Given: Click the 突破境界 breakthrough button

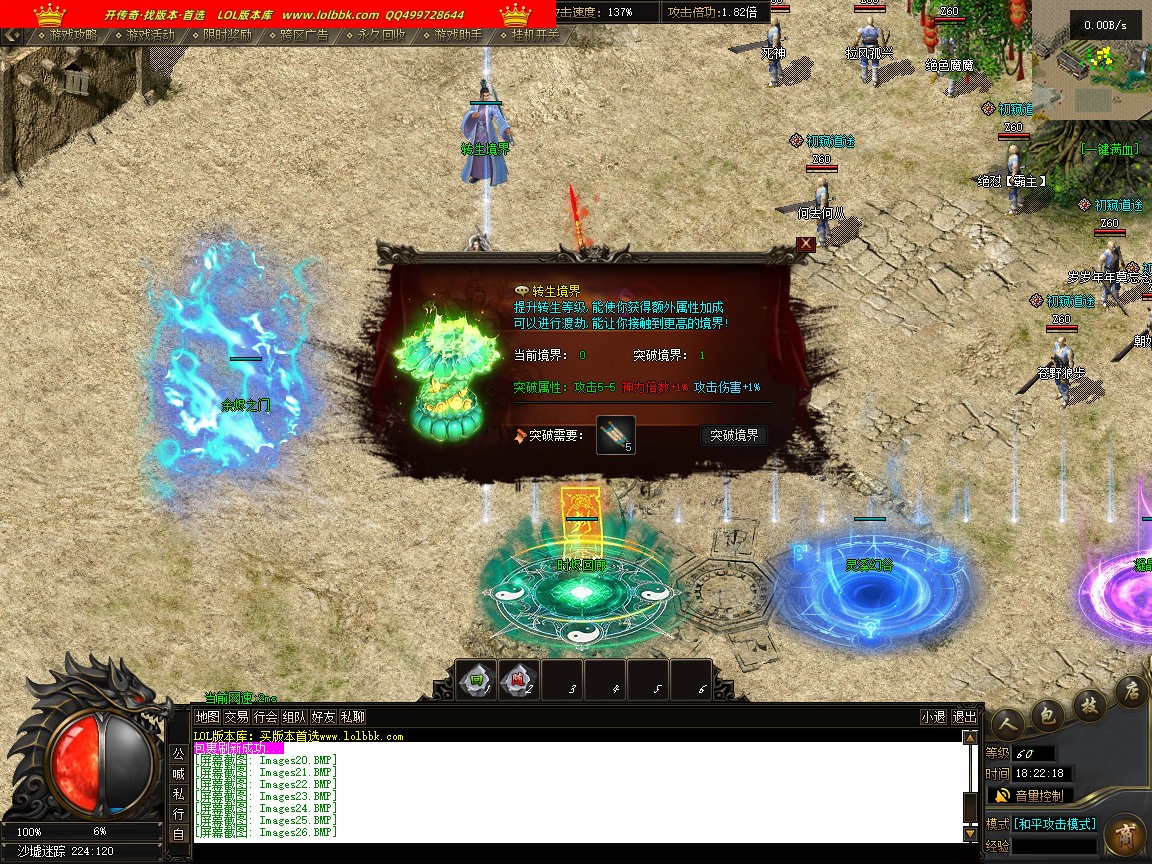Looking at the screenshot, I should click(734, 435).
